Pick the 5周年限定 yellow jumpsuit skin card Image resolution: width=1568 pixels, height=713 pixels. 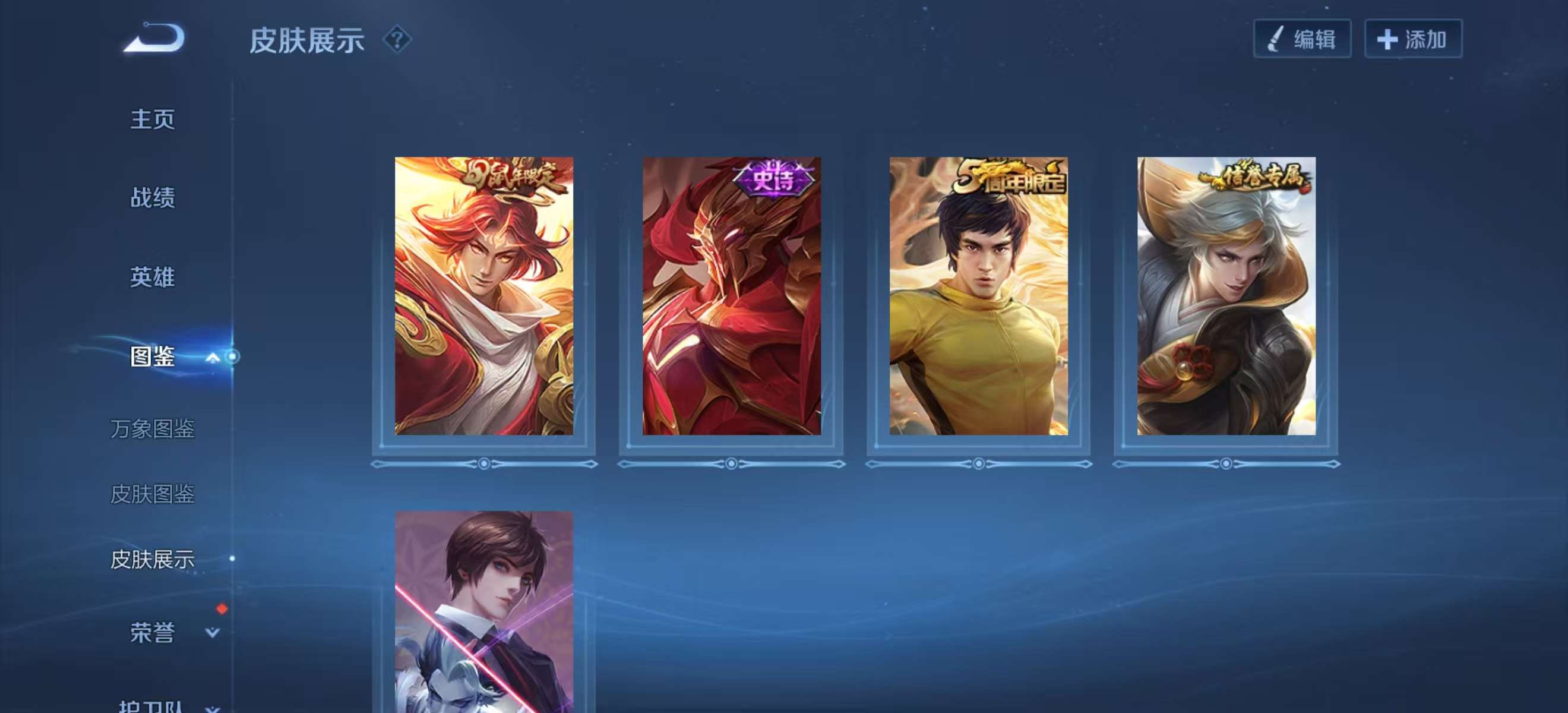(x=979, y=296)
